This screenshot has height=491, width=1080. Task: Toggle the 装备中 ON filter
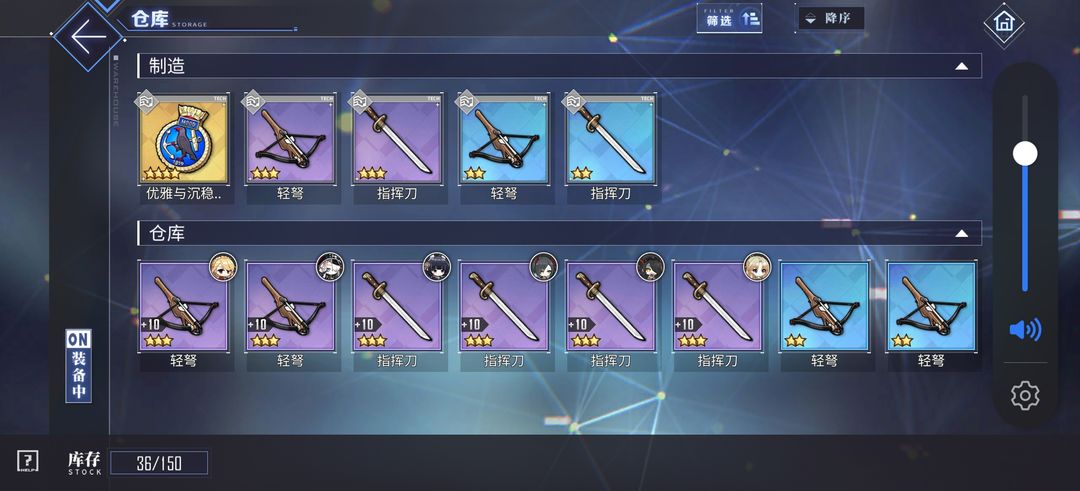click(79, 366)
